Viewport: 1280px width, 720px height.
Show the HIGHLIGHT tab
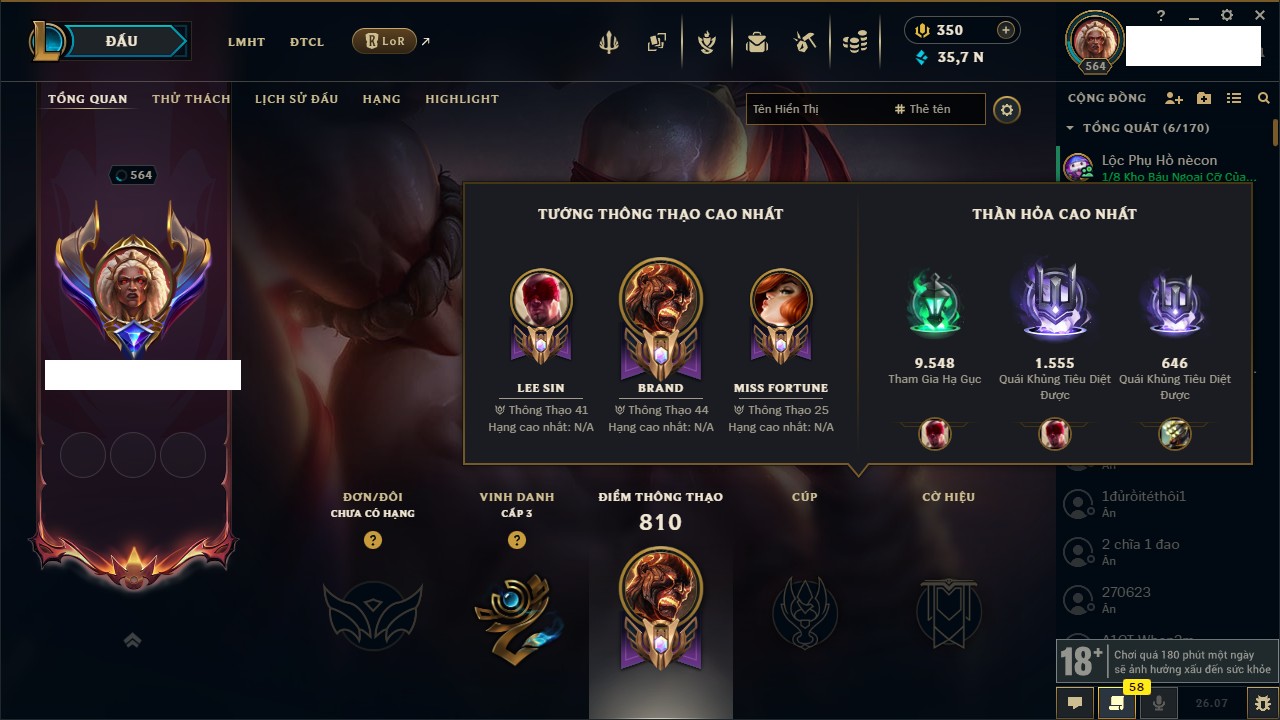[x=462, y=99]
